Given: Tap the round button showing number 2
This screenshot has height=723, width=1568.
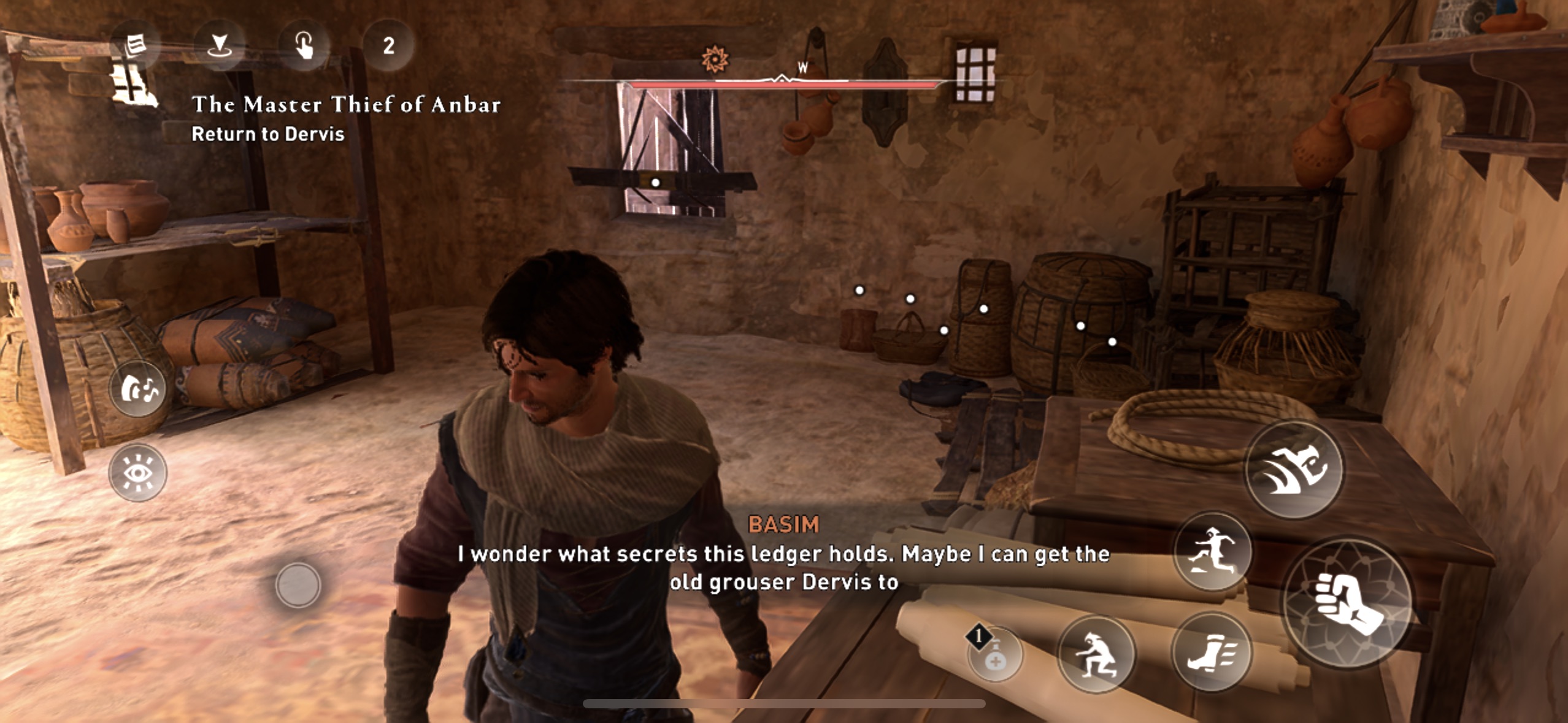Looking at the screenshot, I should [x=388, y=45].
